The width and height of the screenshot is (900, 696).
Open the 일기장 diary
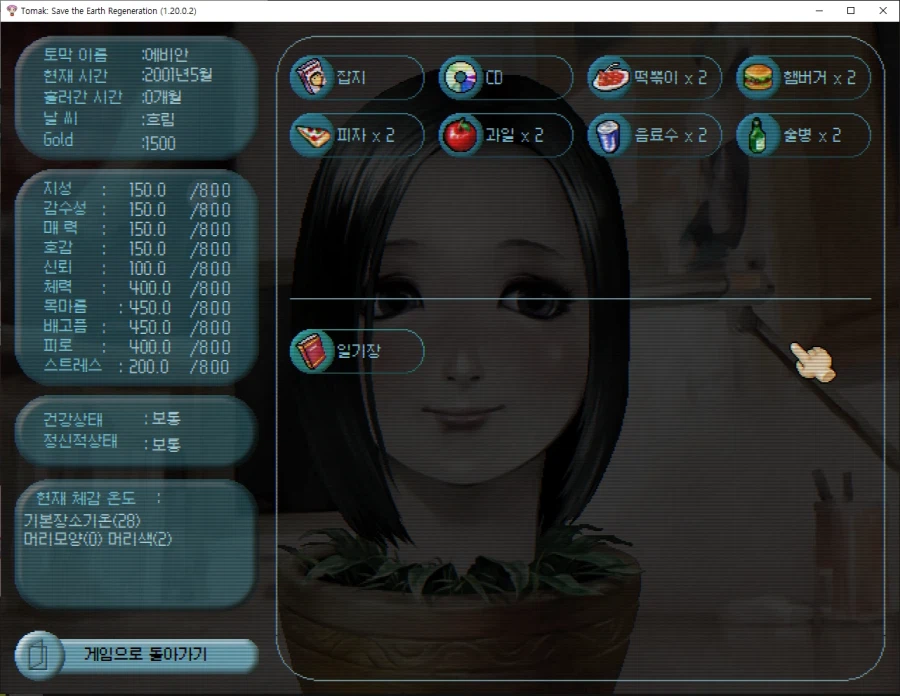(x=356, y=351)
